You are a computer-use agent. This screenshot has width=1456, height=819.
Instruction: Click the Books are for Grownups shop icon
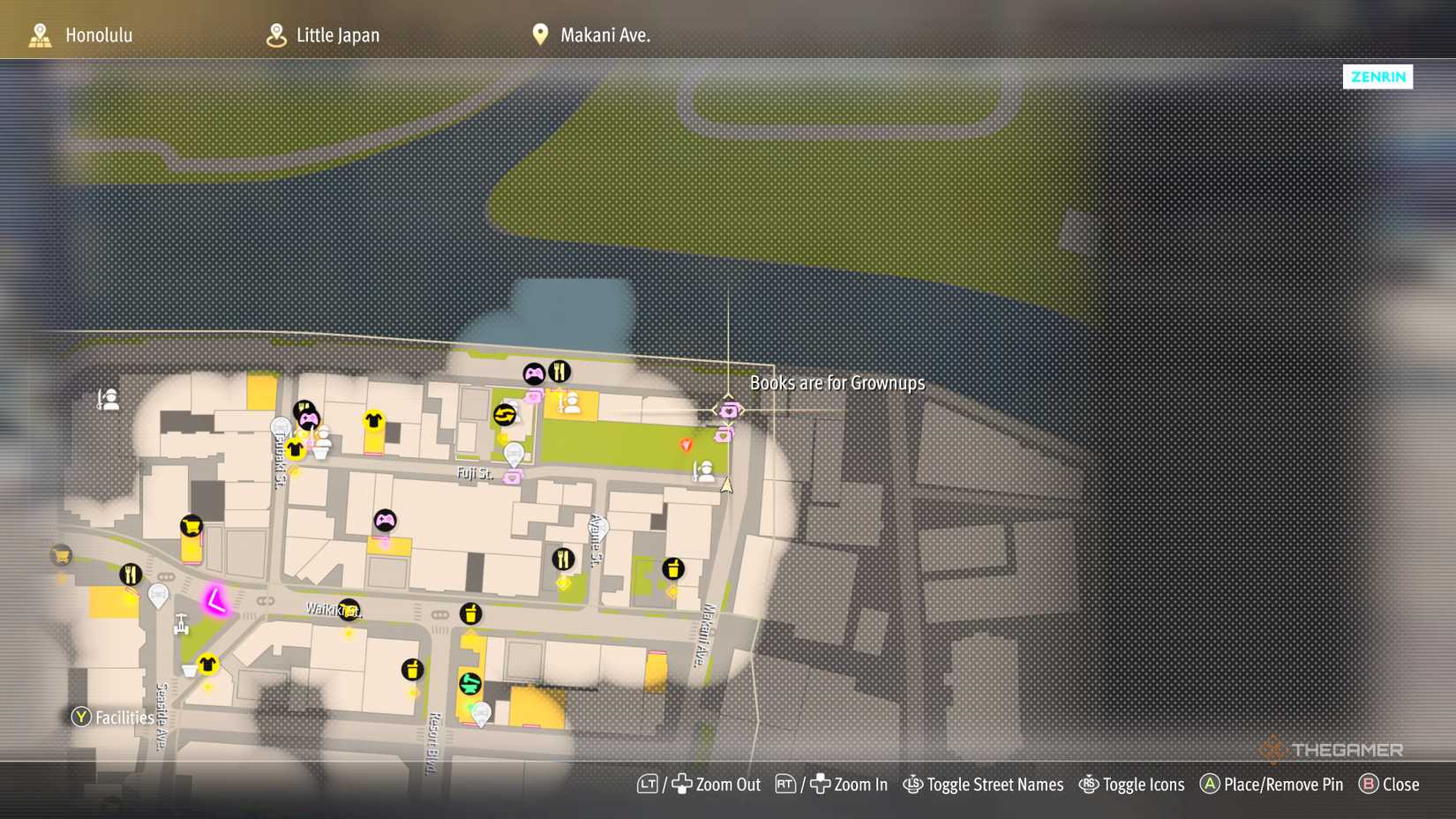pos(728,409)
